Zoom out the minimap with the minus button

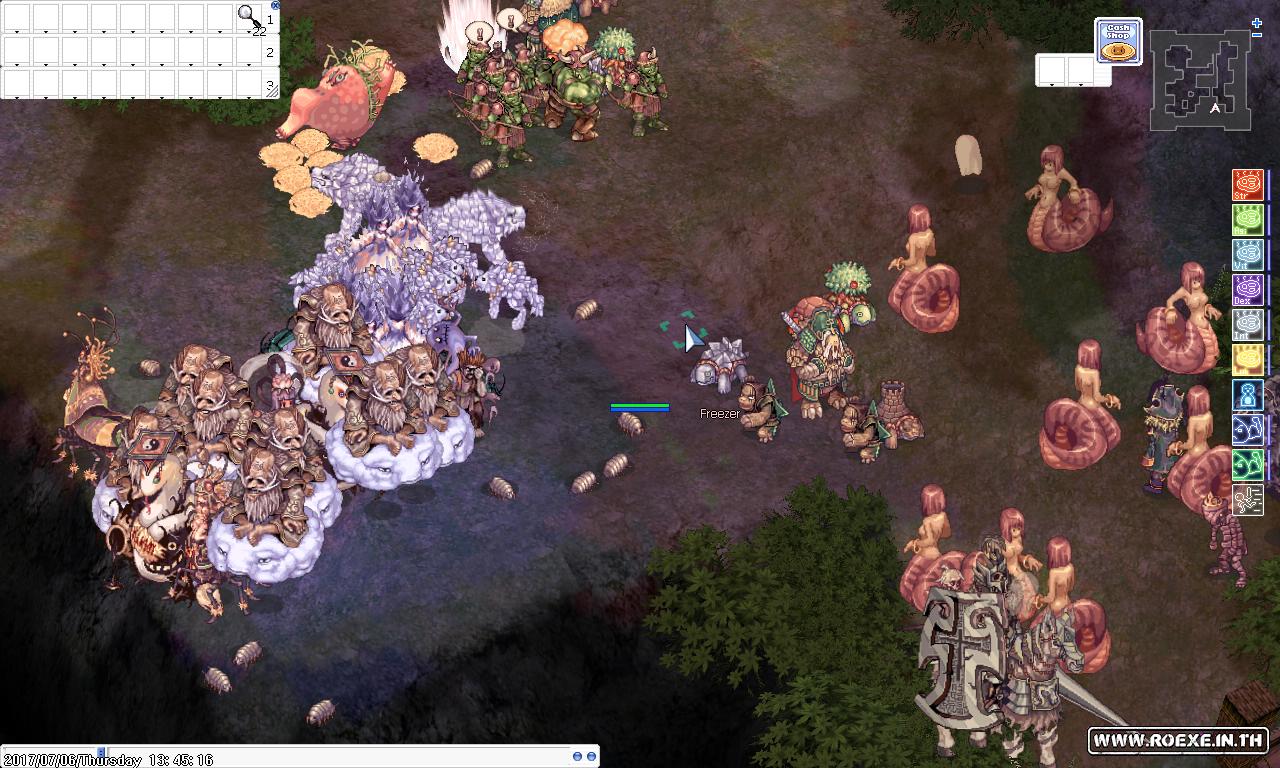pos(1257,35)
